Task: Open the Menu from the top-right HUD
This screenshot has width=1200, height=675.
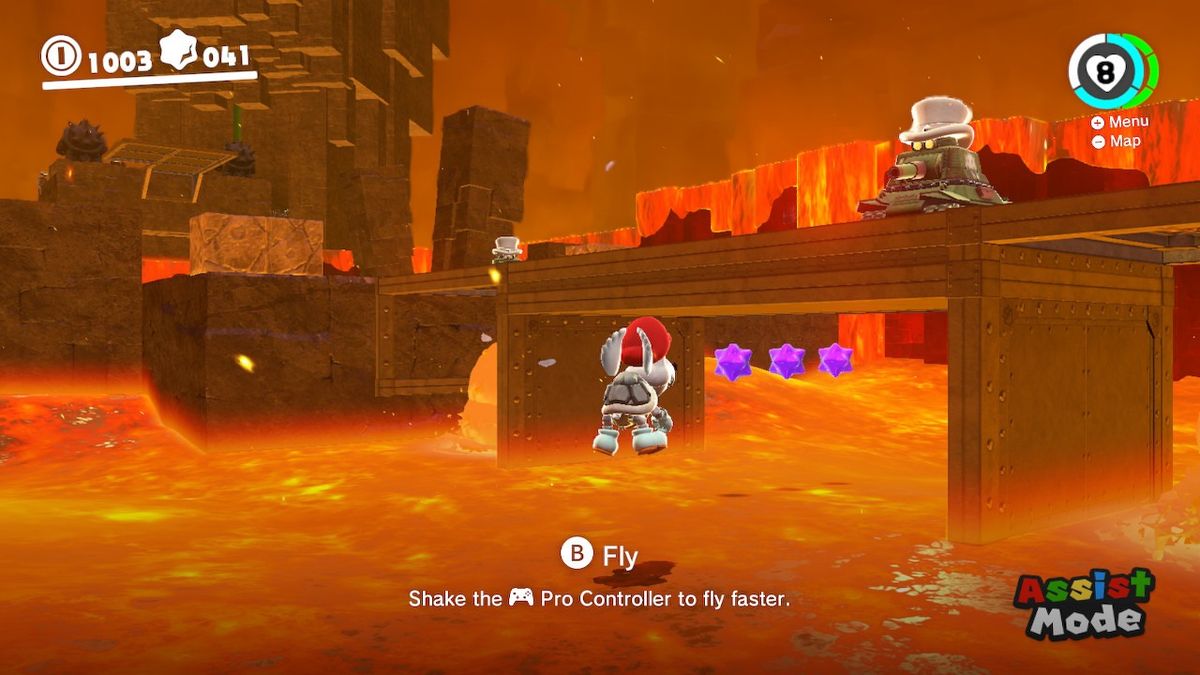Action: 1121,122
